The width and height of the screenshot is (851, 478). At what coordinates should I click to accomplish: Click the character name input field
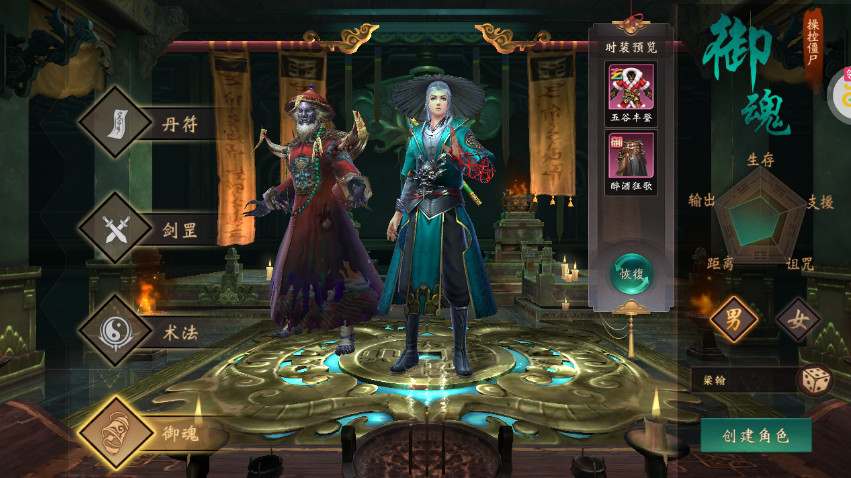click(741, 380)
